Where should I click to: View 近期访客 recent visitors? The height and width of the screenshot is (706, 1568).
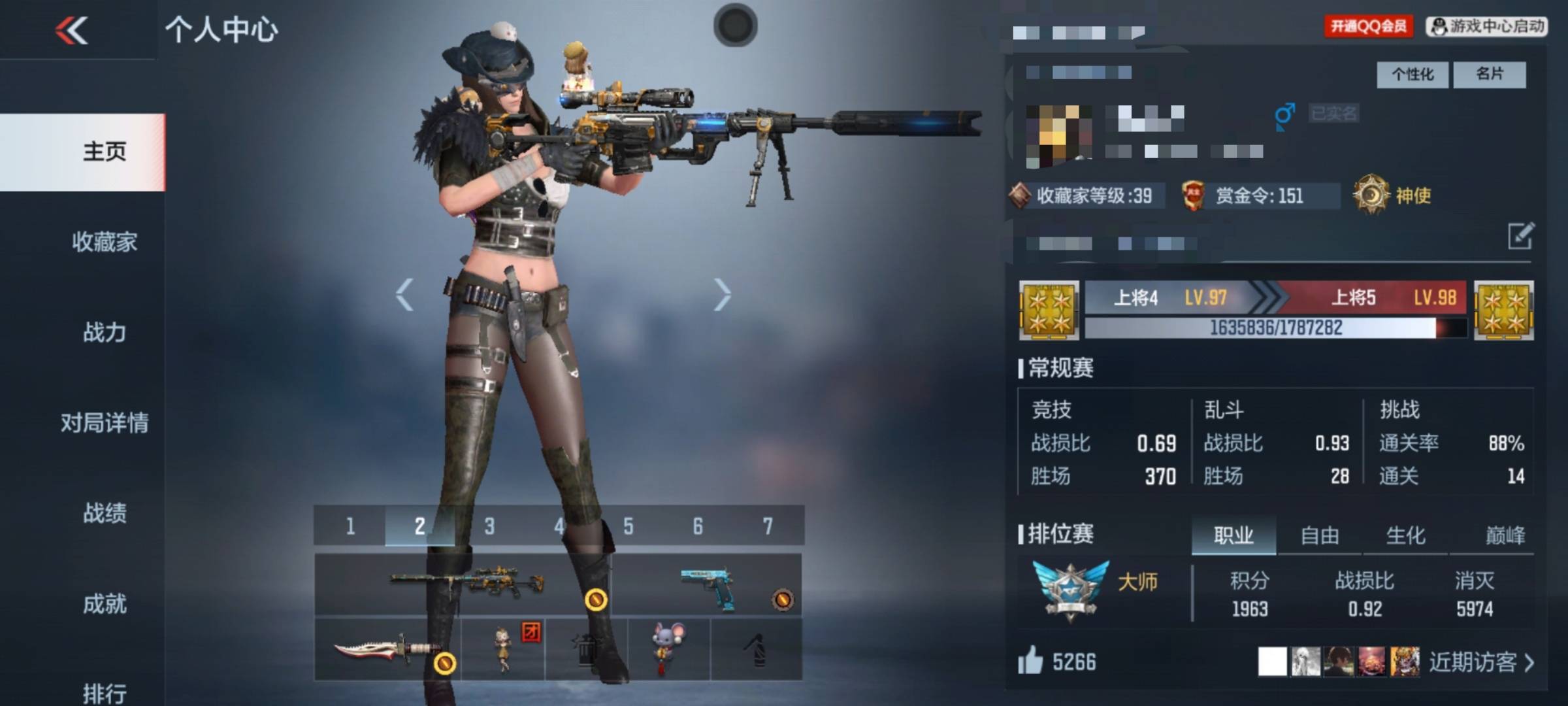pyautogui.click(x=1480, y=662)
